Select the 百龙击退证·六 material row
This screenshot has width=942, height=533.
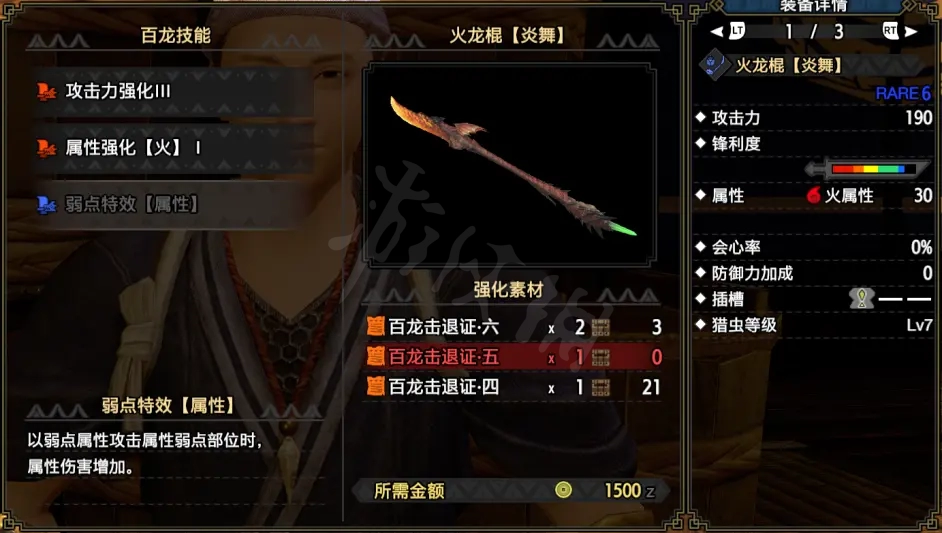pyautogui.click(x=512, y=327)
